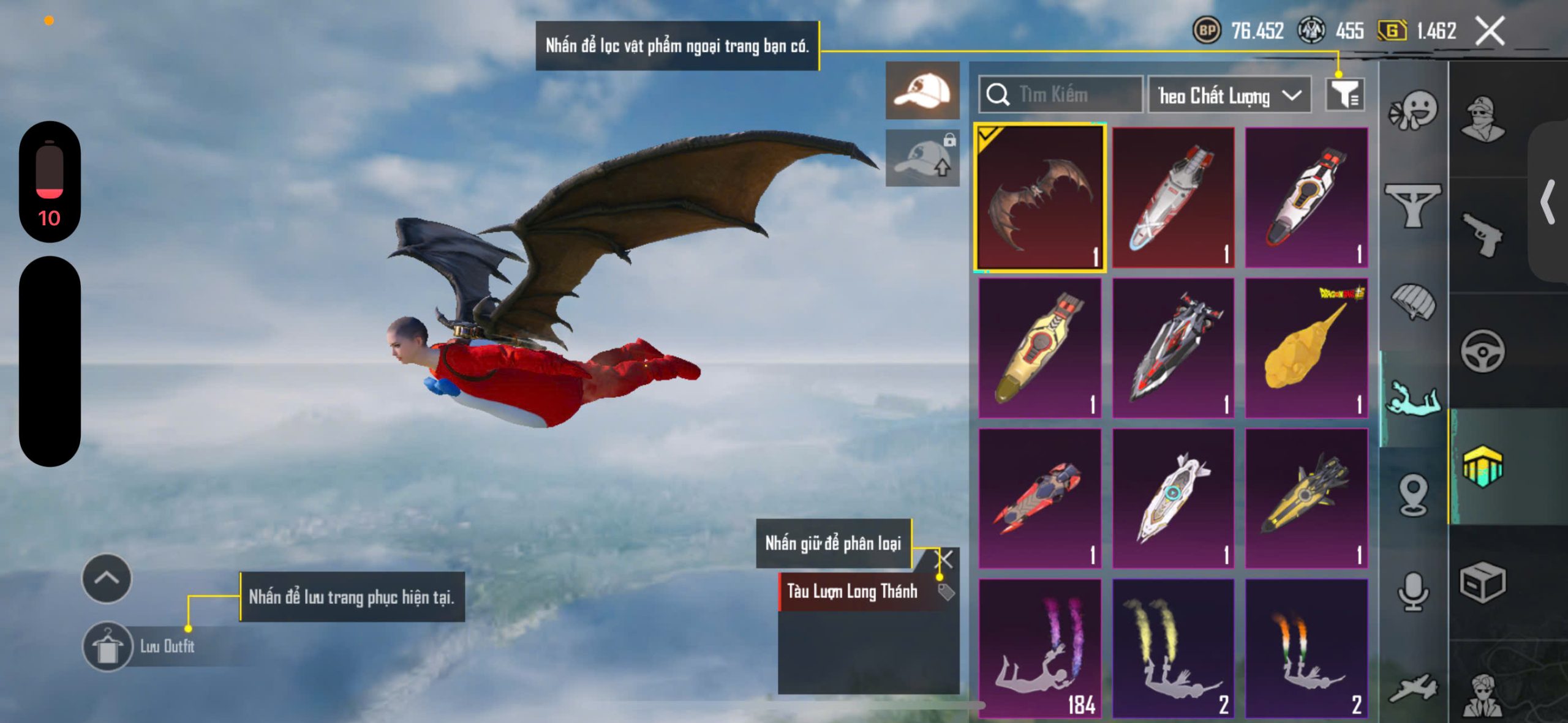
Task: Switch to the parachute category tab
Action: click(1413, 301)
